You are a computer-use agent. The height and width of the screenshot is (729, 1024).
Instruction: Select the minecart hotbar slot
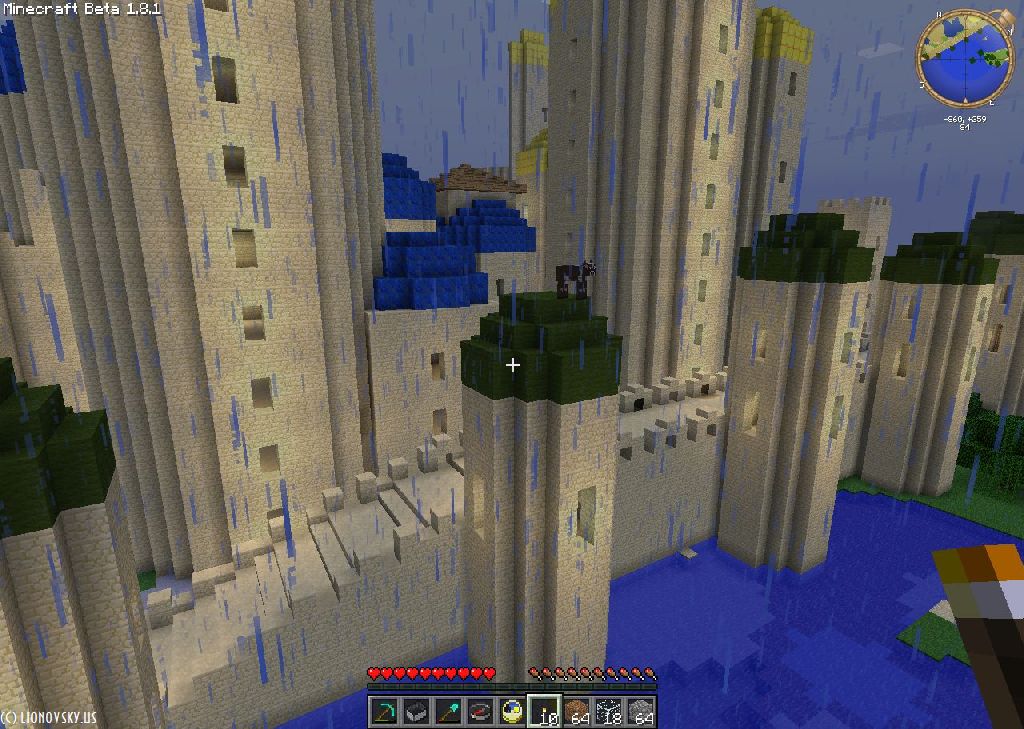pyautogui.click(x=417, y=711)
